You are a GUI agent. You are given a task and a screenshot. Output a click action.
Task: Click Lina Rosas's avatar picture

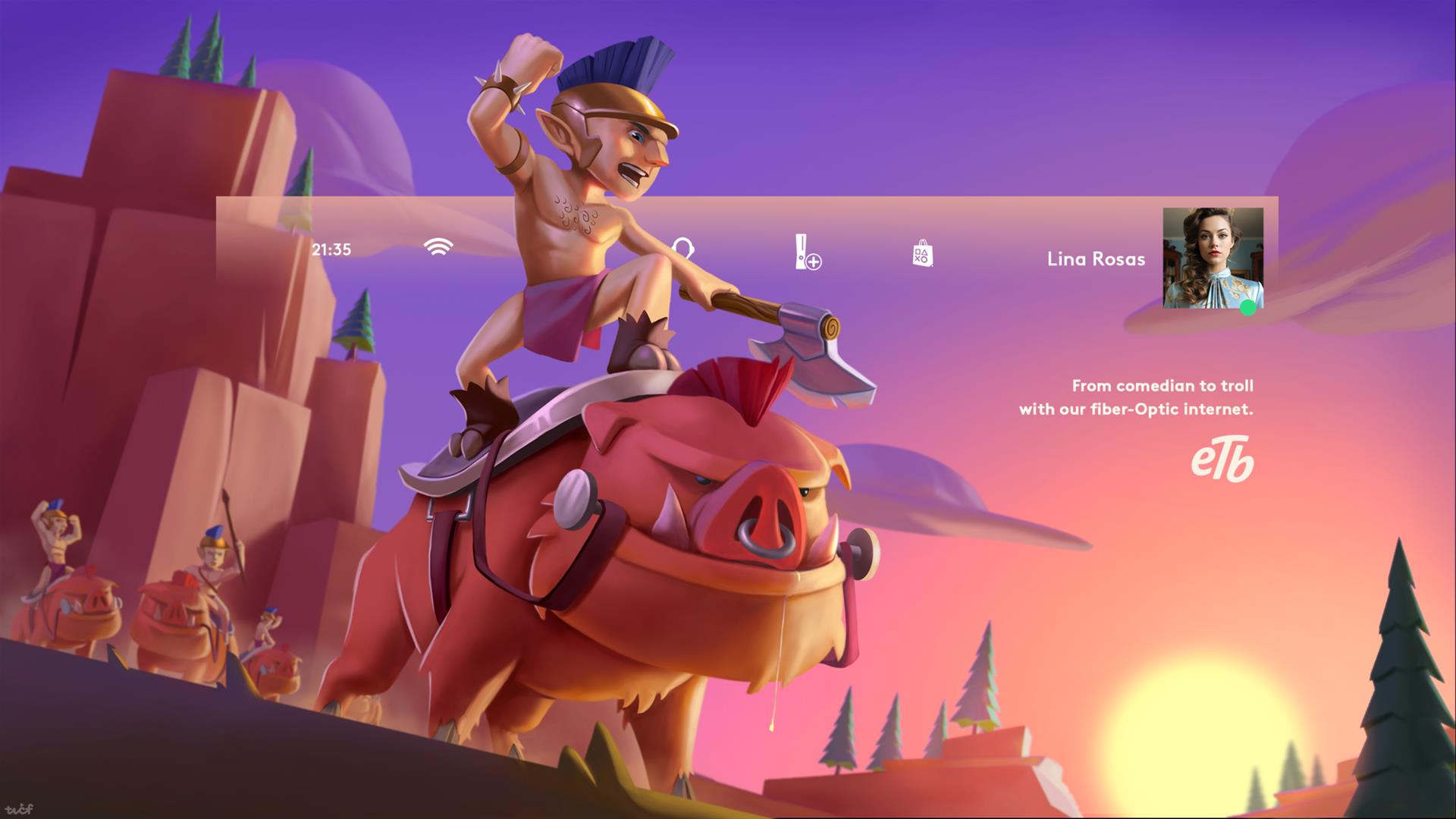(x=1213, y=258)
